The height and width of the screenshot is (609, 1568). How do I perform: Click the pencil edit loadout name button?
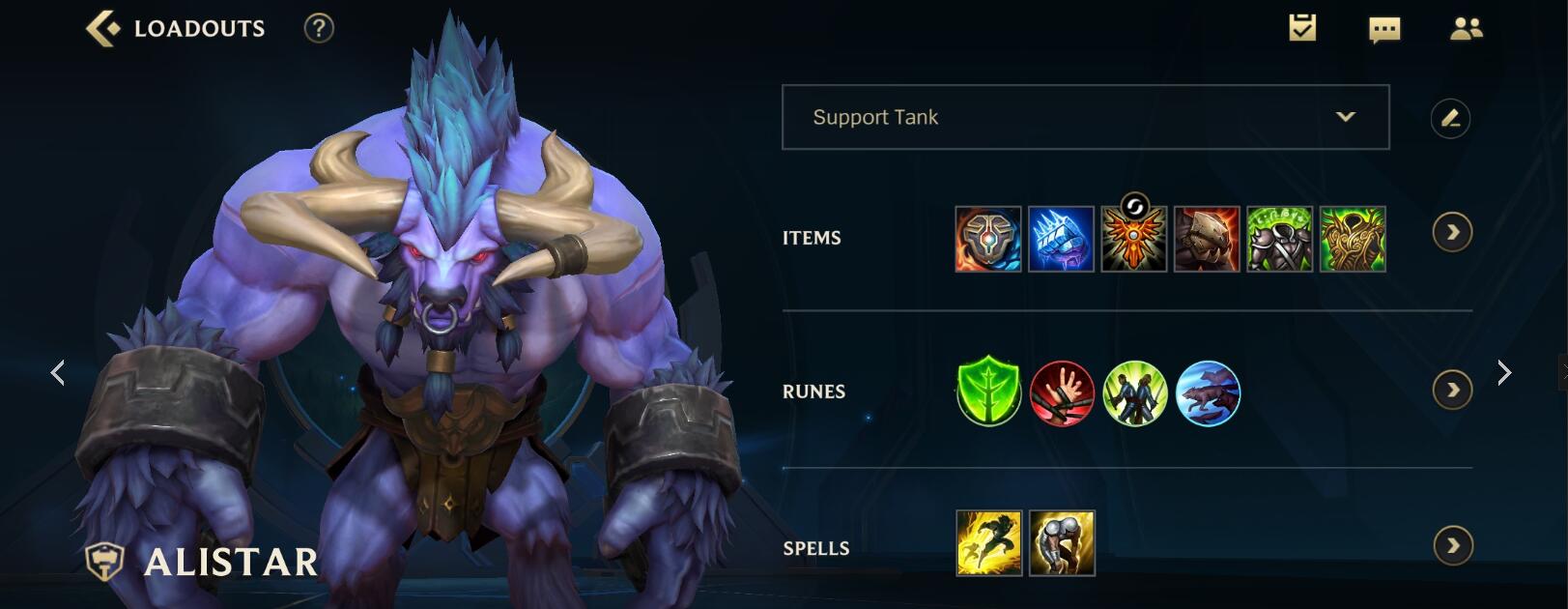(1450, 118)
